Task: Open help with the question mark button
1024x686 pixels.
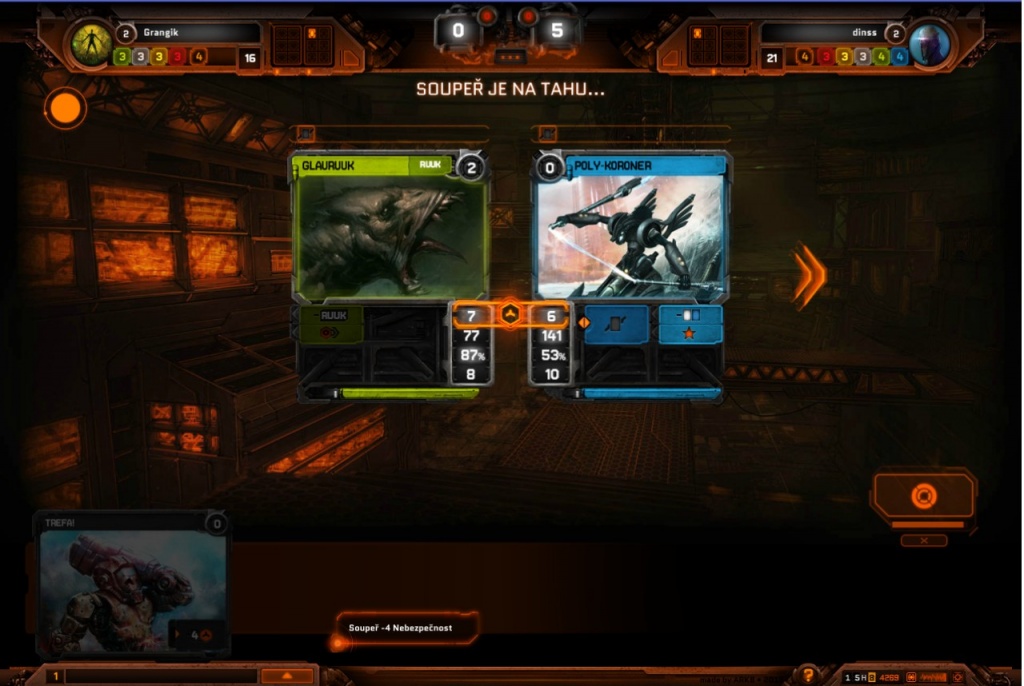Action: (808, 676)
